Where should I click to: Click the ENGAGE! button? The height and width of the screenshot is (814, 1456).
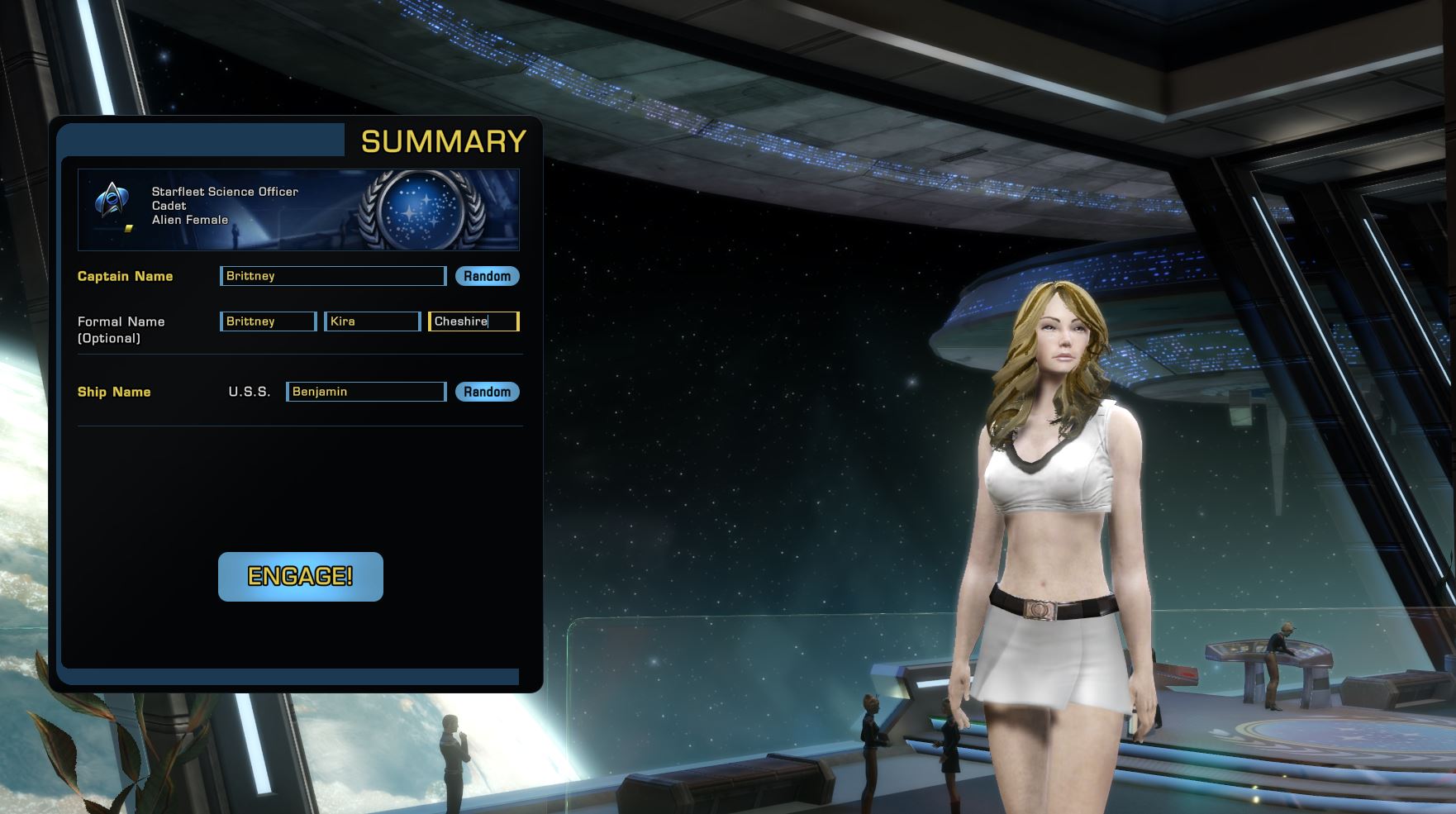300,576
